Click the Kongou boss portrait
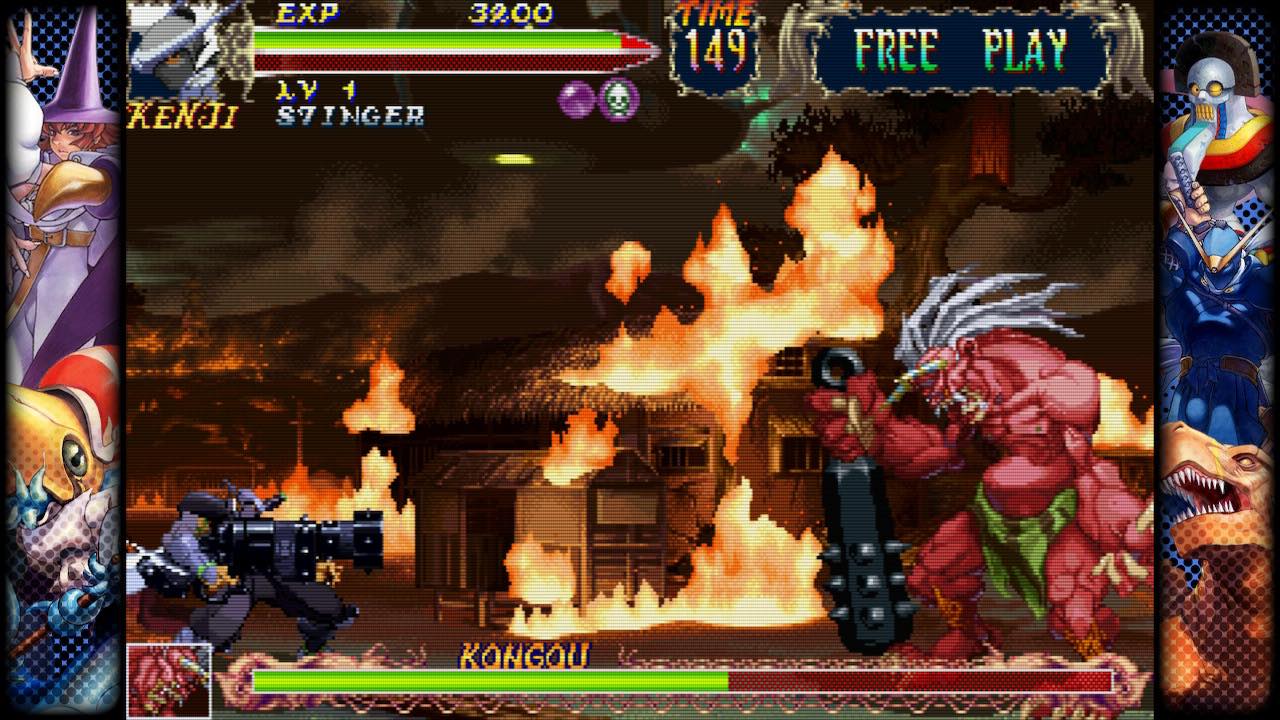 click(169, 680)
